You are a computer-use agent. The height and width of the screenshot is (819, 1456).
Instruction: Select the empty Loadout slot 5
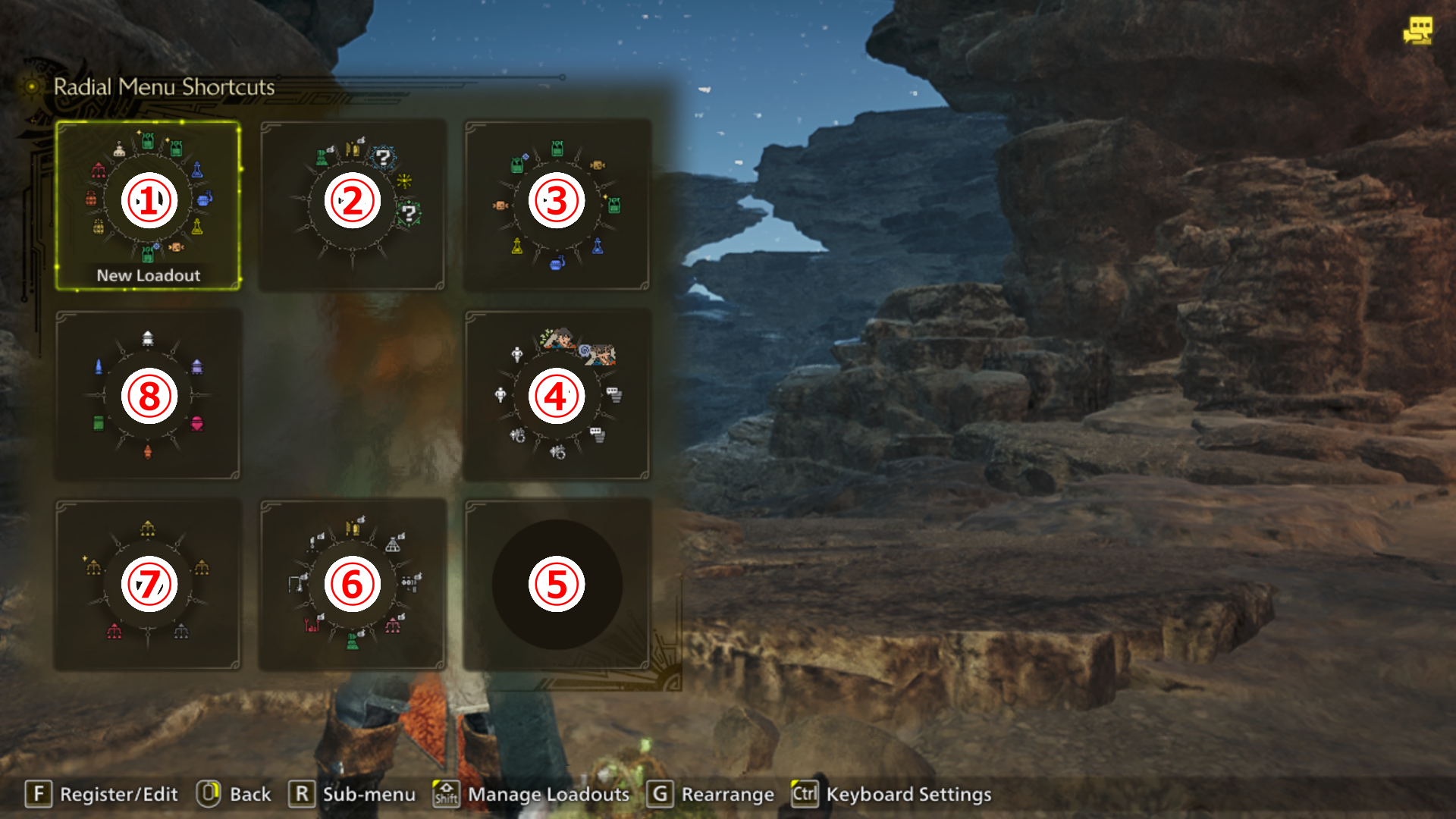(556, 584)
